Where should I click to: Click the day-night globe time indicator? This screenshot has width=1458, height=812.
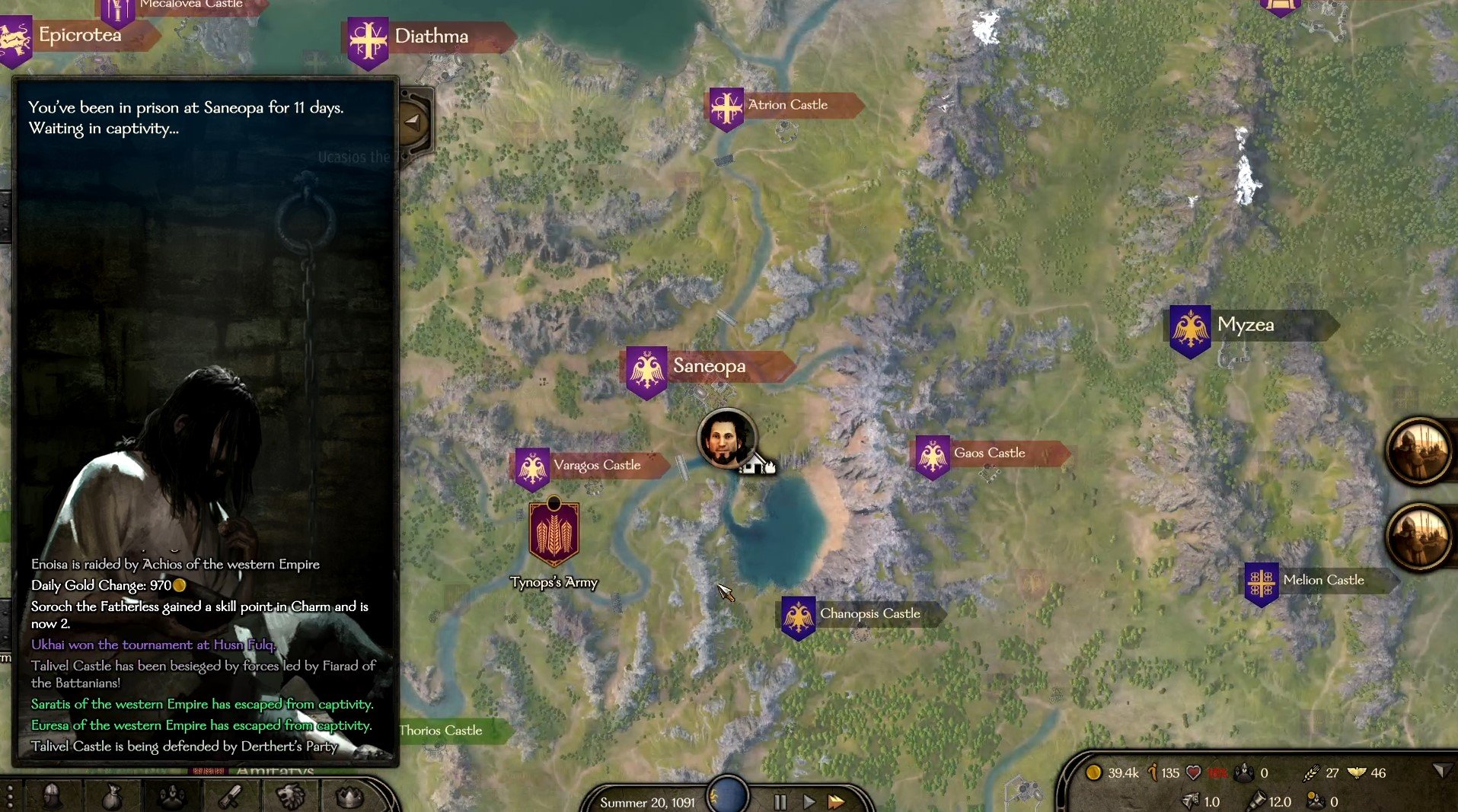coord(729,795)
